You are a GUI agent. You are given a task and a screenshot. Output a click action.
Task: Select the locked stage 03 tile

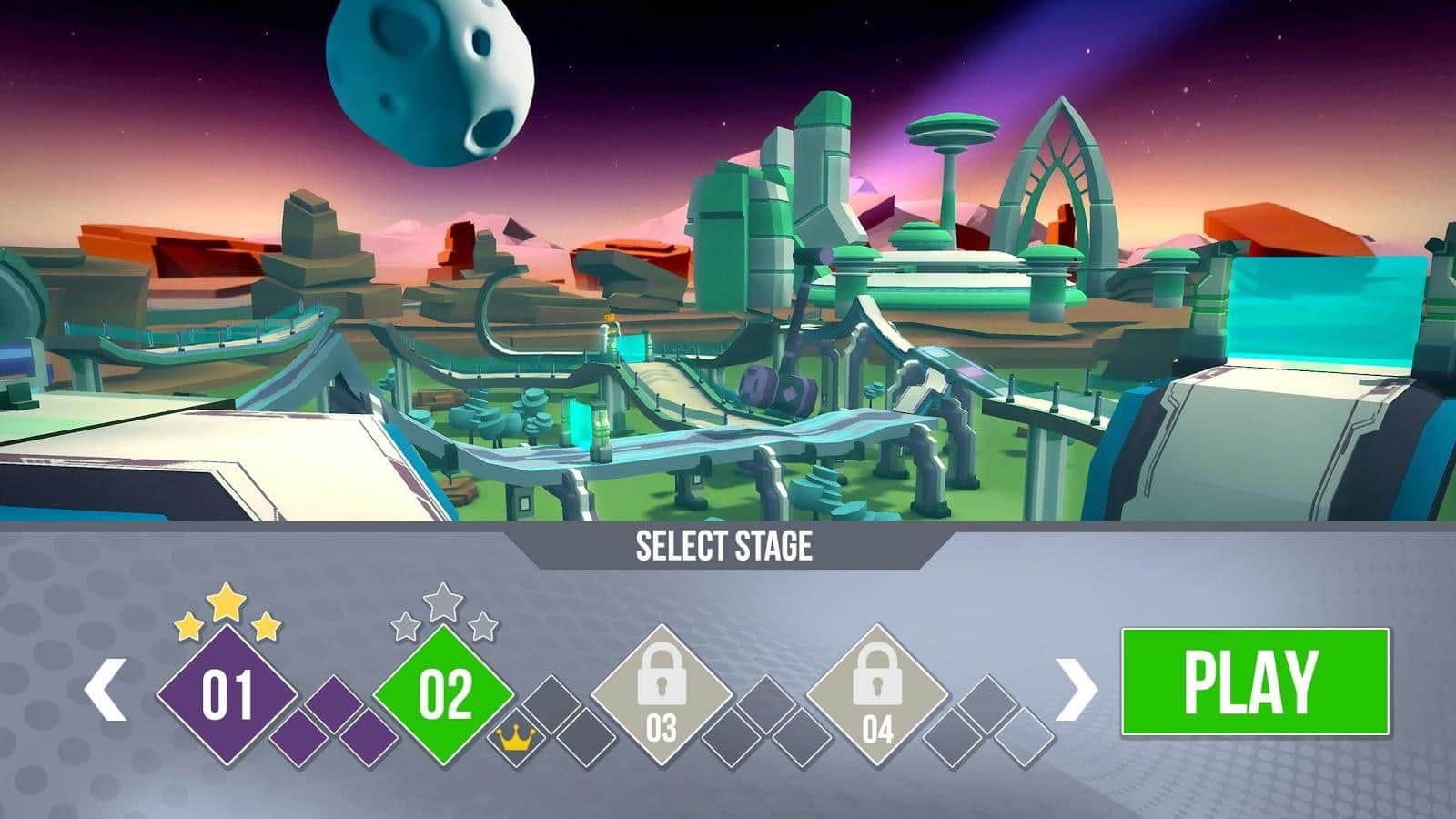(x=662, y=697)
